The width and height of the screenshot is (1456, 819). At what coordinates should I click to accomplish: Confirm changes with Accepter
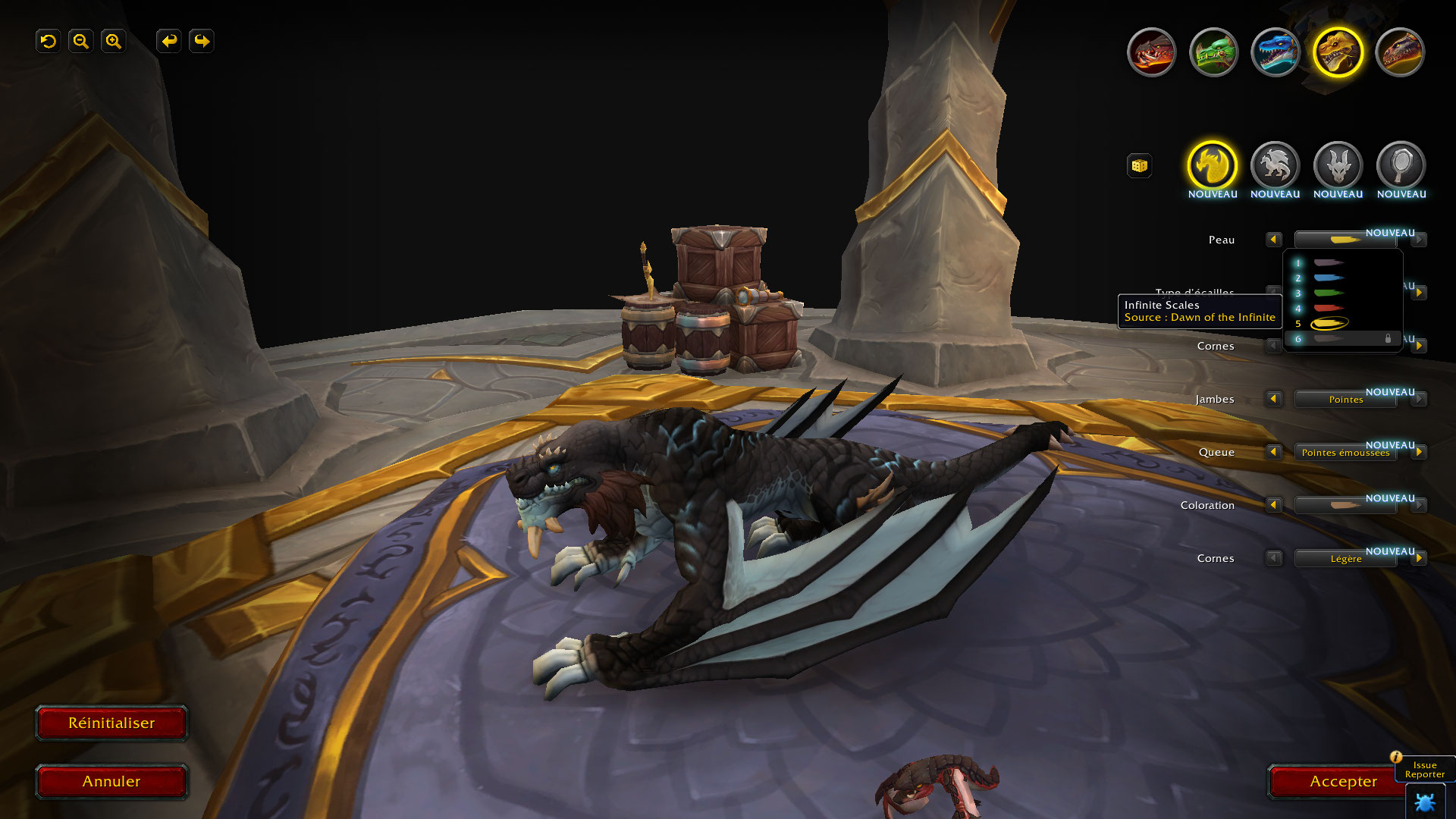click(1342, 782)
